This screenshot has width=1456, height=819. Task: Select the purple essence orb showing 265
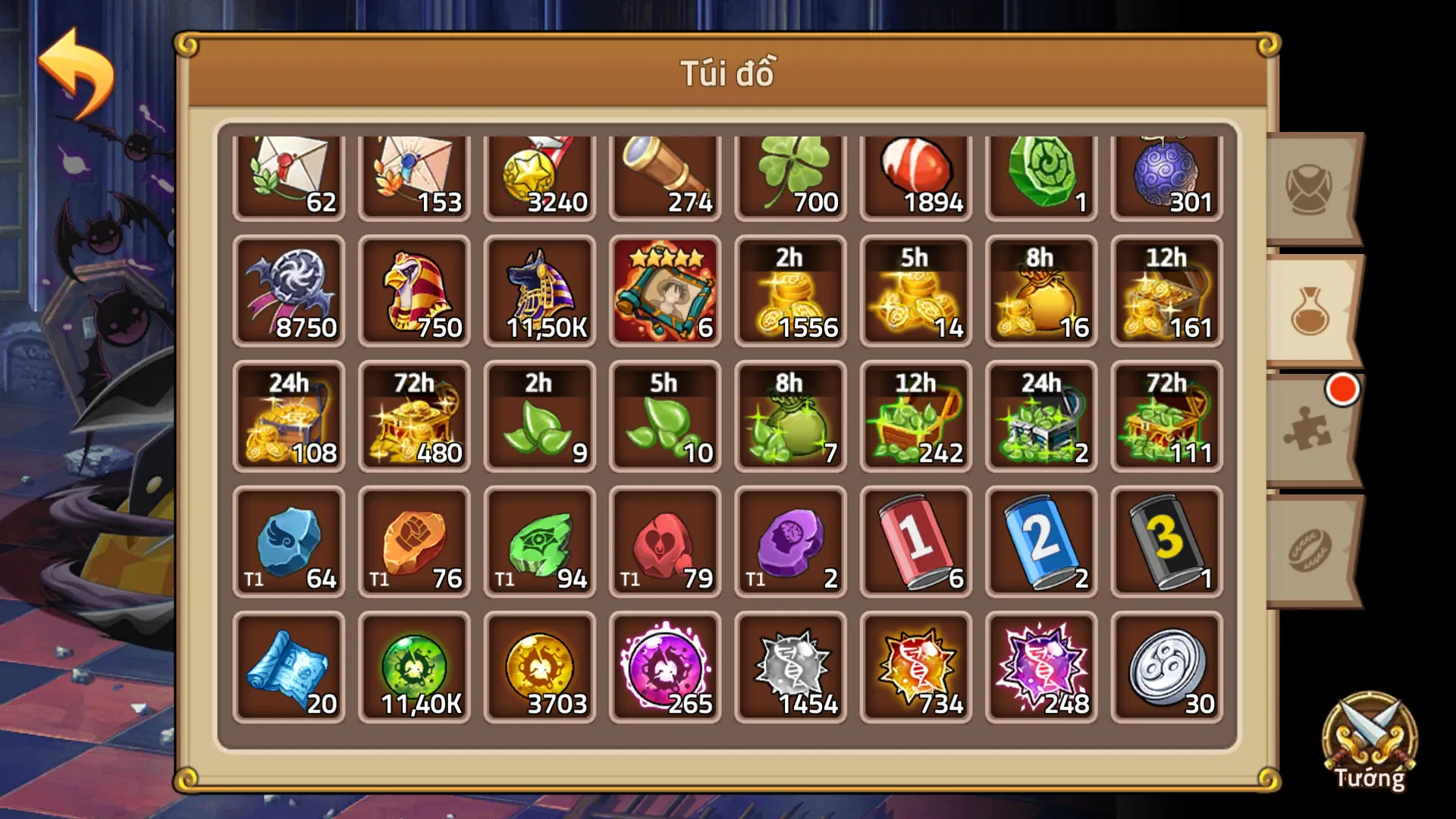665,667
